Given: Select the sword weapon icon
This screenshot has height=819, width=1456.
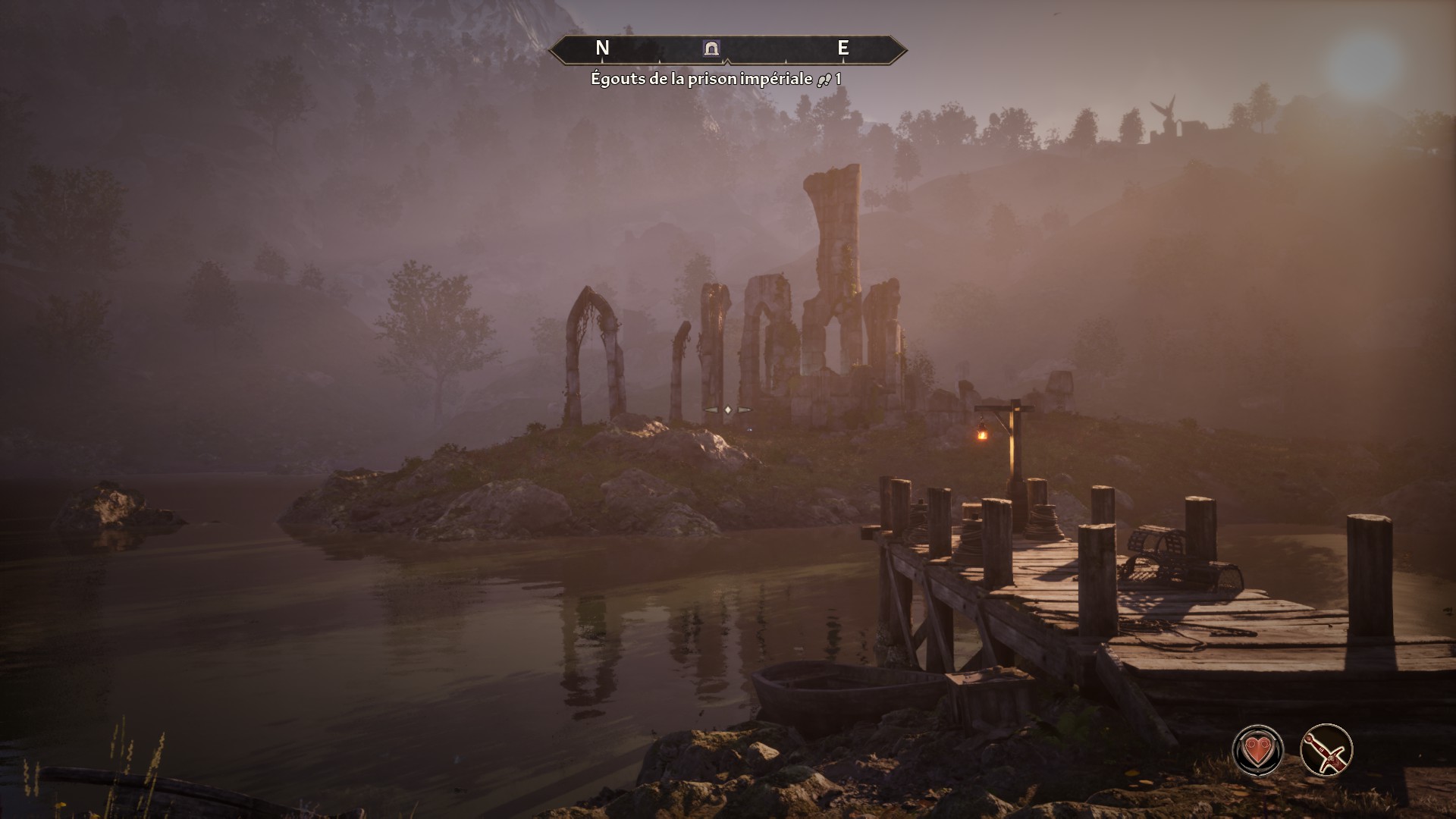Looking at the screenshot, I should pyautogui.click(x=1326, y=750).
